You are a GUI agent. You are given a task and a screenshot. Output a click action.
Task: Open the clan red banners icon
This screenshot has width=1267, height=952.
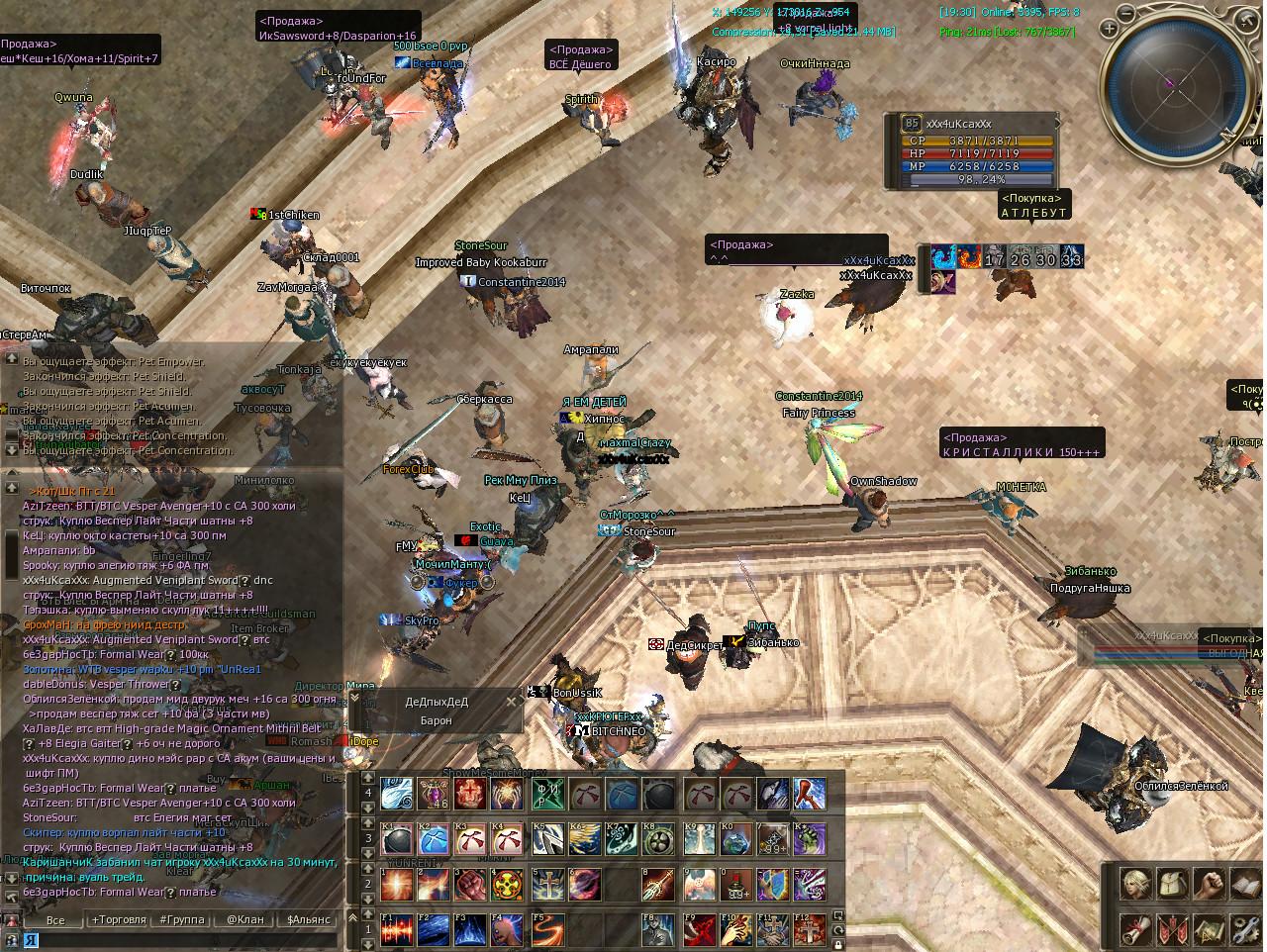(1174, 929)
